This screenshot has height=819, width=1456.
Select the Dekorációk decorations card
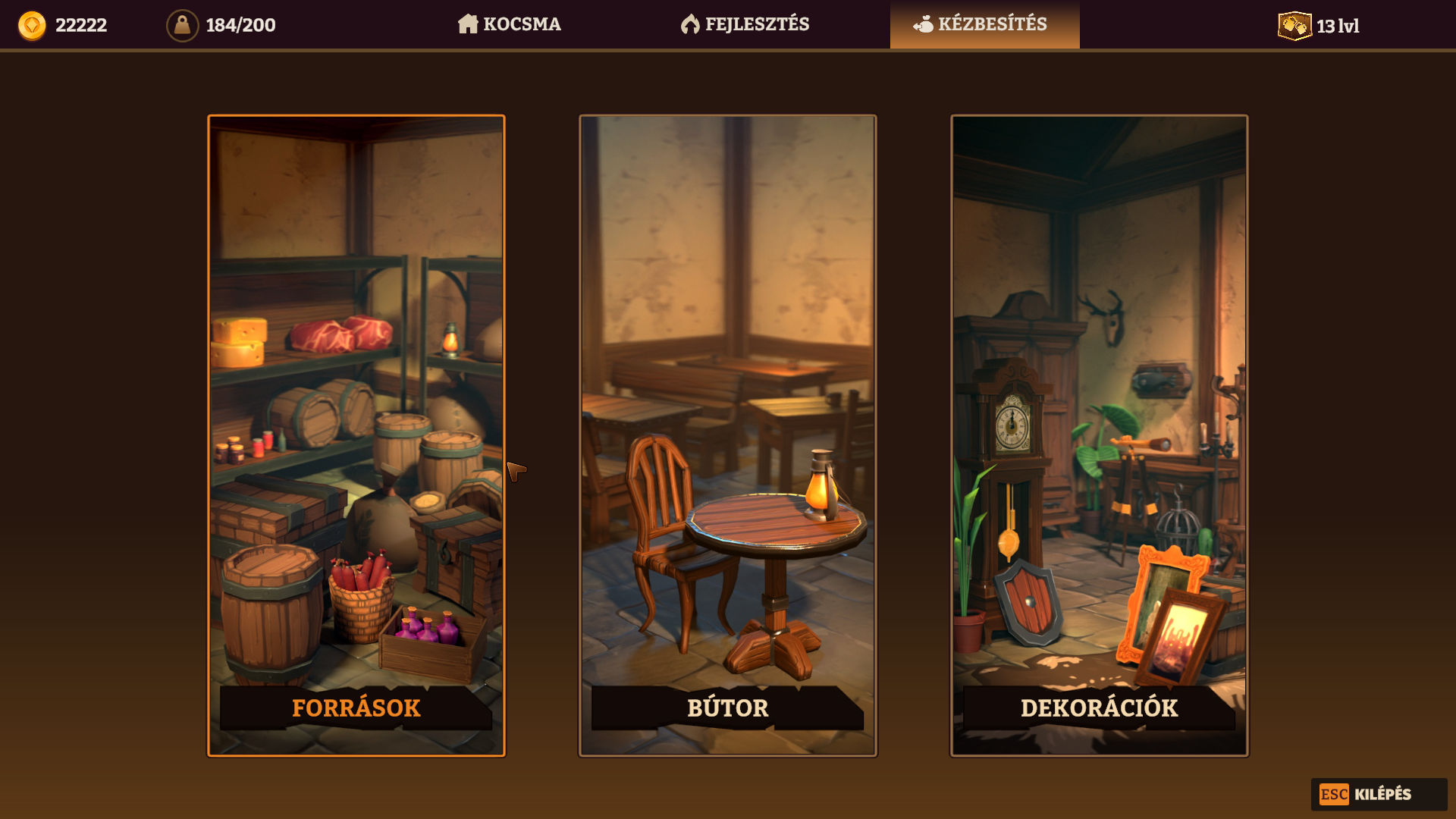tap(1099, 435)
